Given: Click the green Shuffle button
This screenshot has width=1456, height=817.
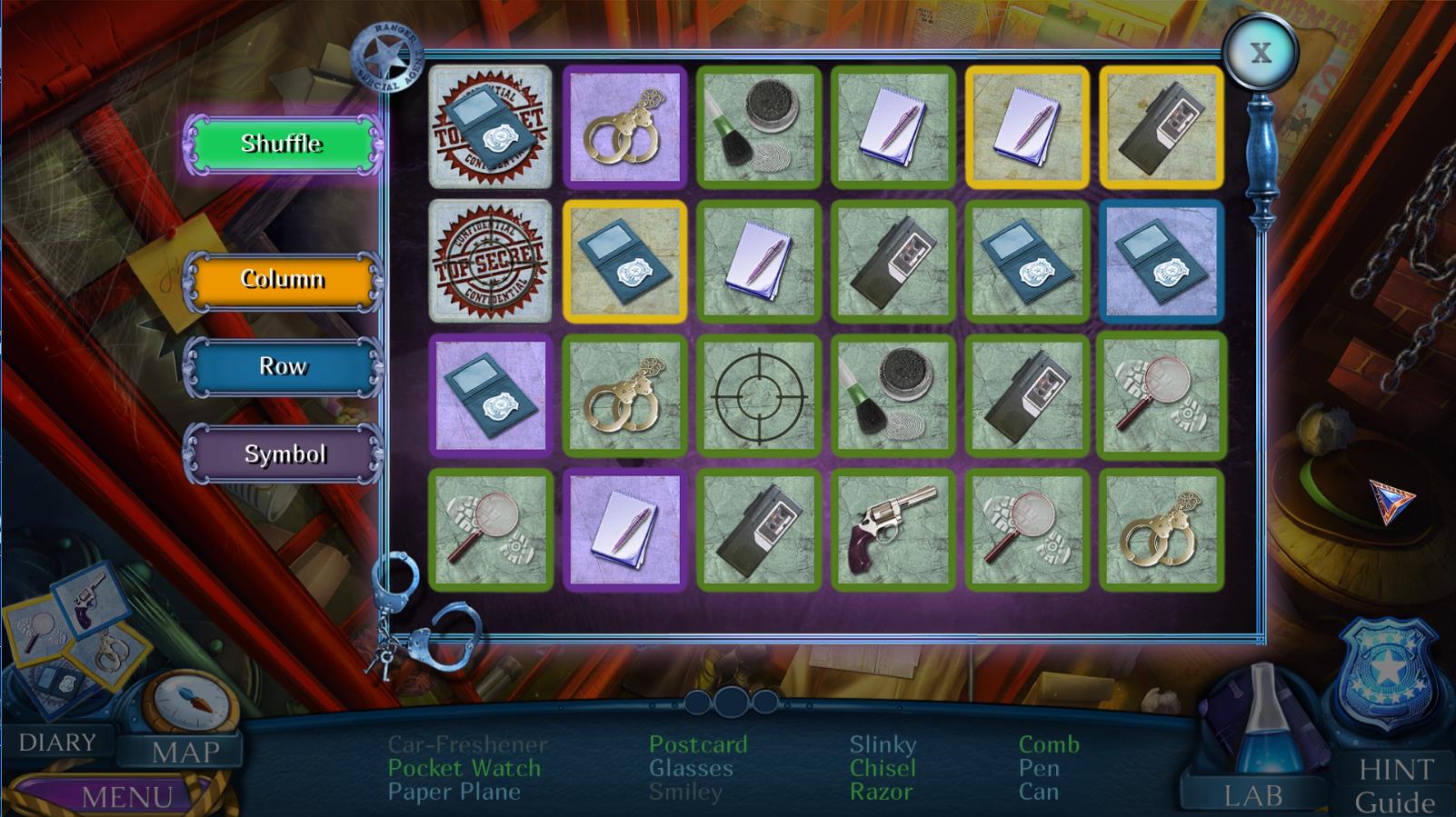Looking at the screenshot, I should 282,144.
